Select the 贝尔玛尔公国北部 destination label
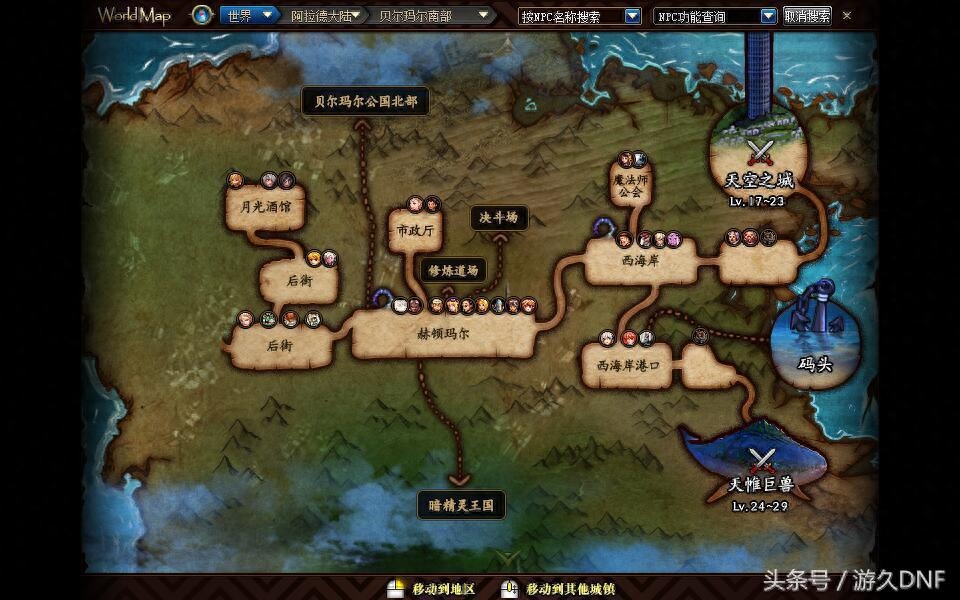The width and height of the screenshot is (960, 600). click(x=366, y=101)
